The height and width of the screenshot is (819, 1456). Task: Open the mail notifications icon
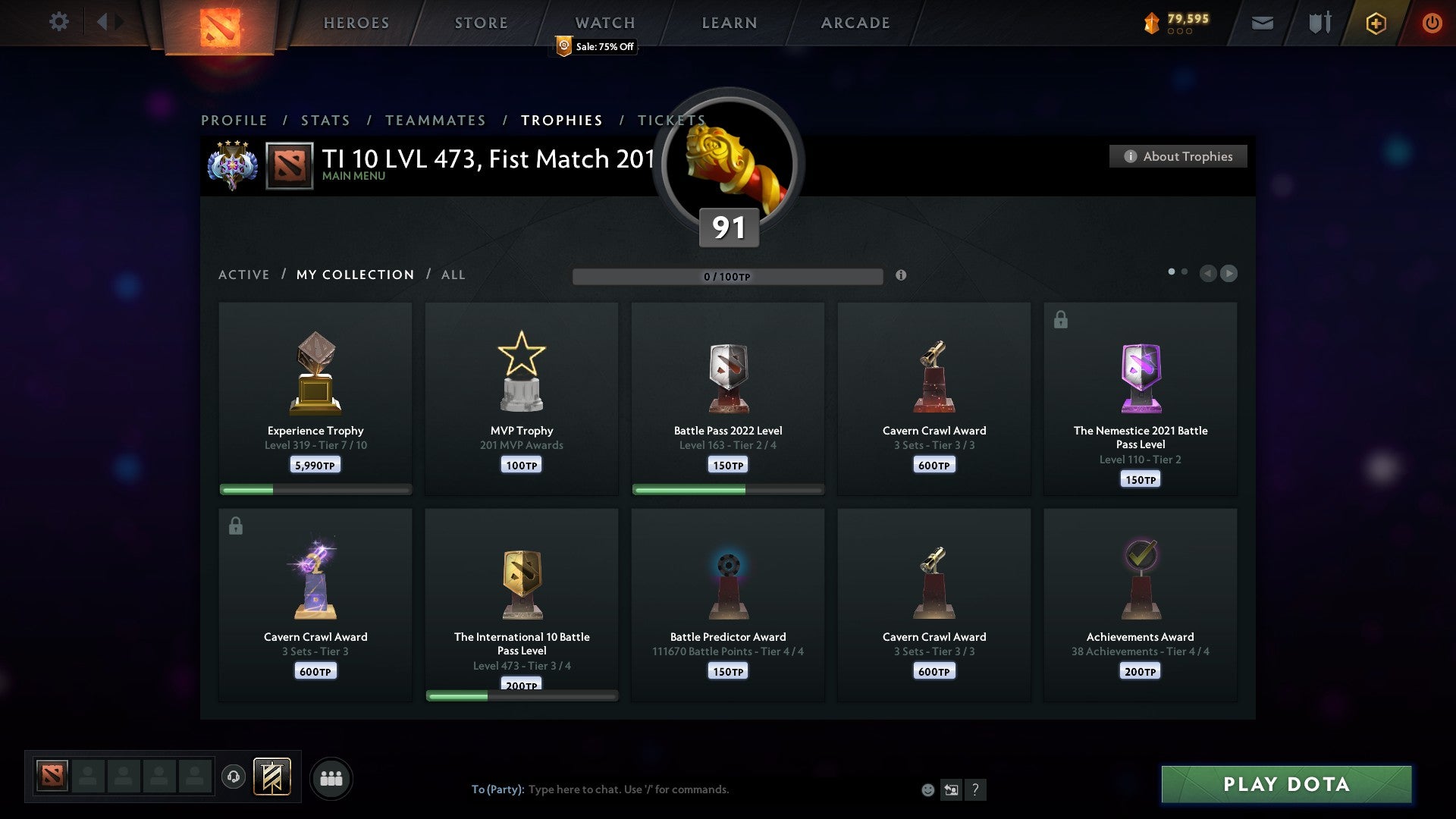tap(1262, 23)
